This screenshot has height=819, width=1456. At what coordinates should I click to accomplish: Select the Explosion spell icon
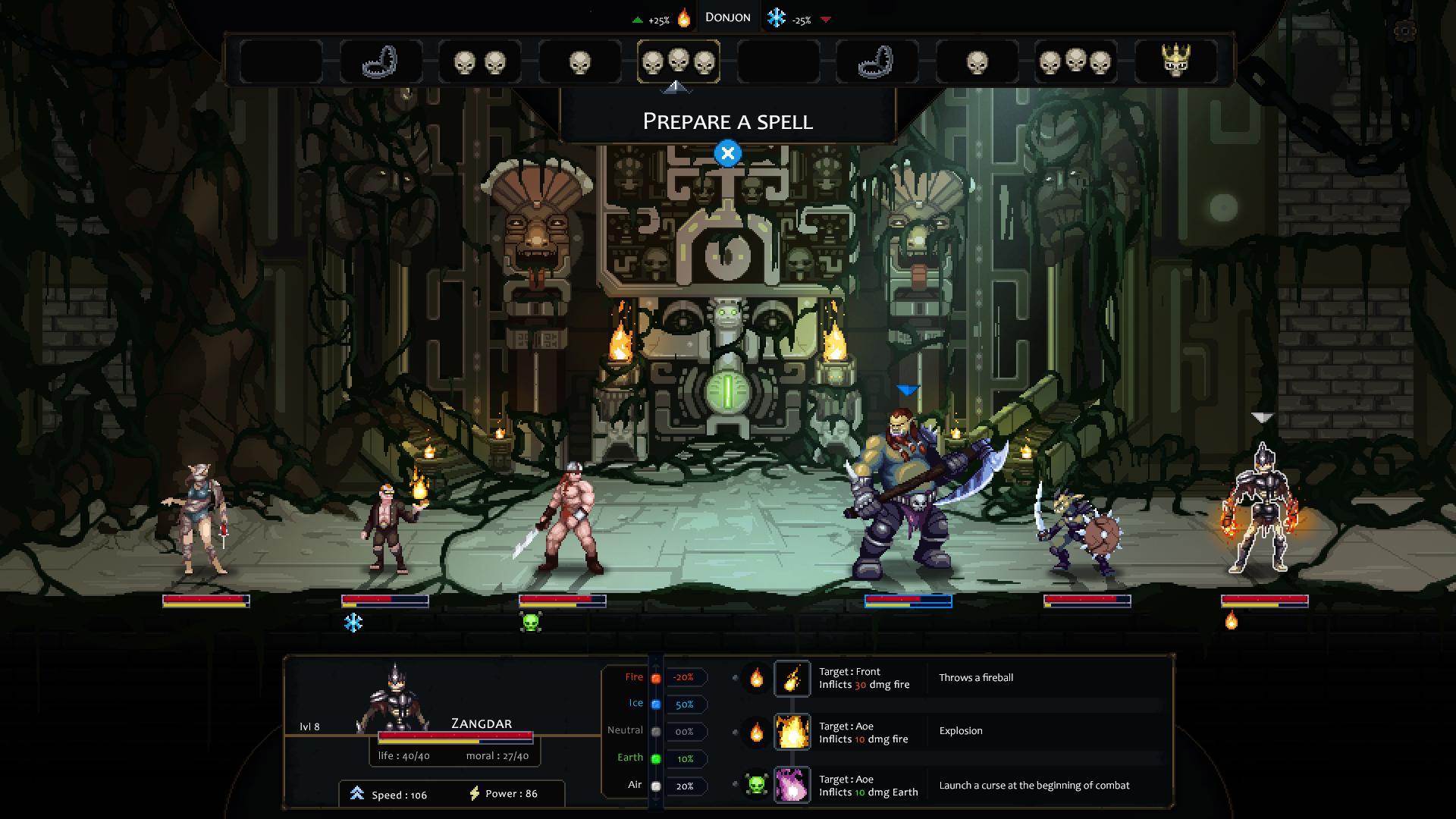[792, 732]
